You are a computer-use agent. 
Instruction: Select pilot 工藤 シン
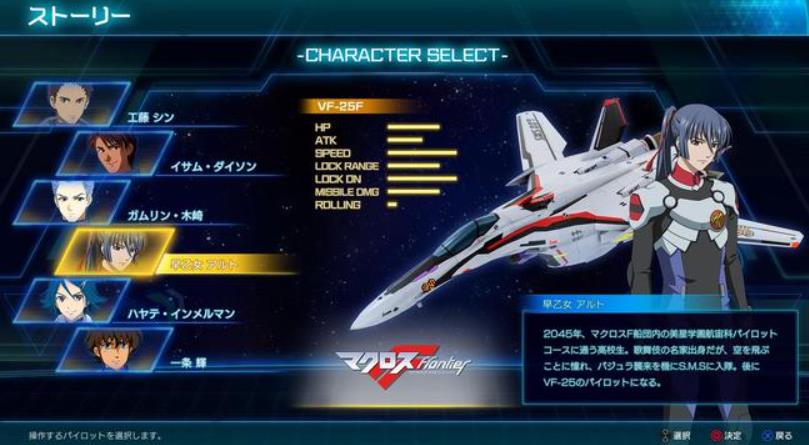[x=85, y=104]
